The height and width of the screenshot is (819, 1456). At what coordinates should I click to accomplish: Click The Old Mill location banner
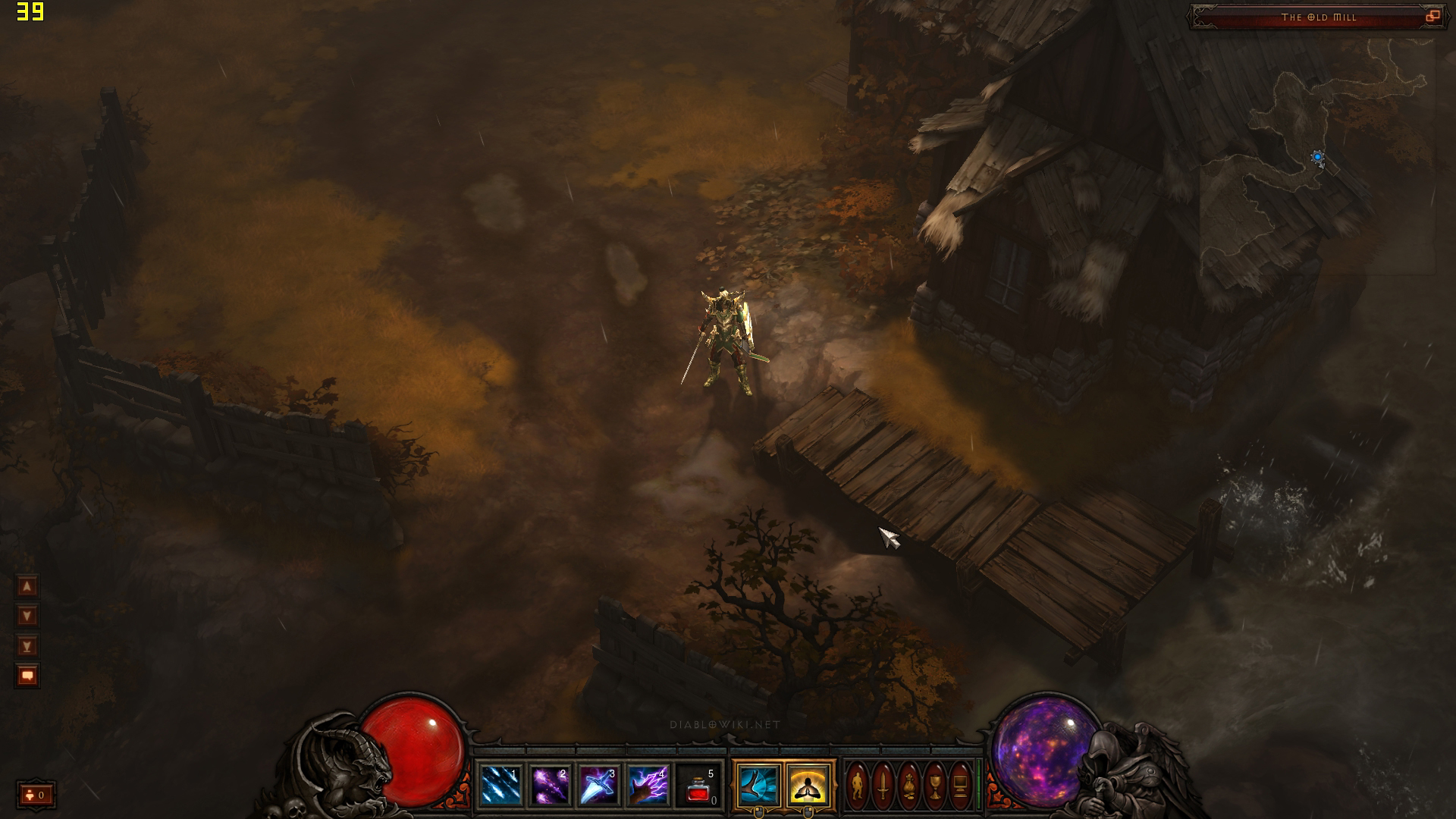(x=1318, y=17)
